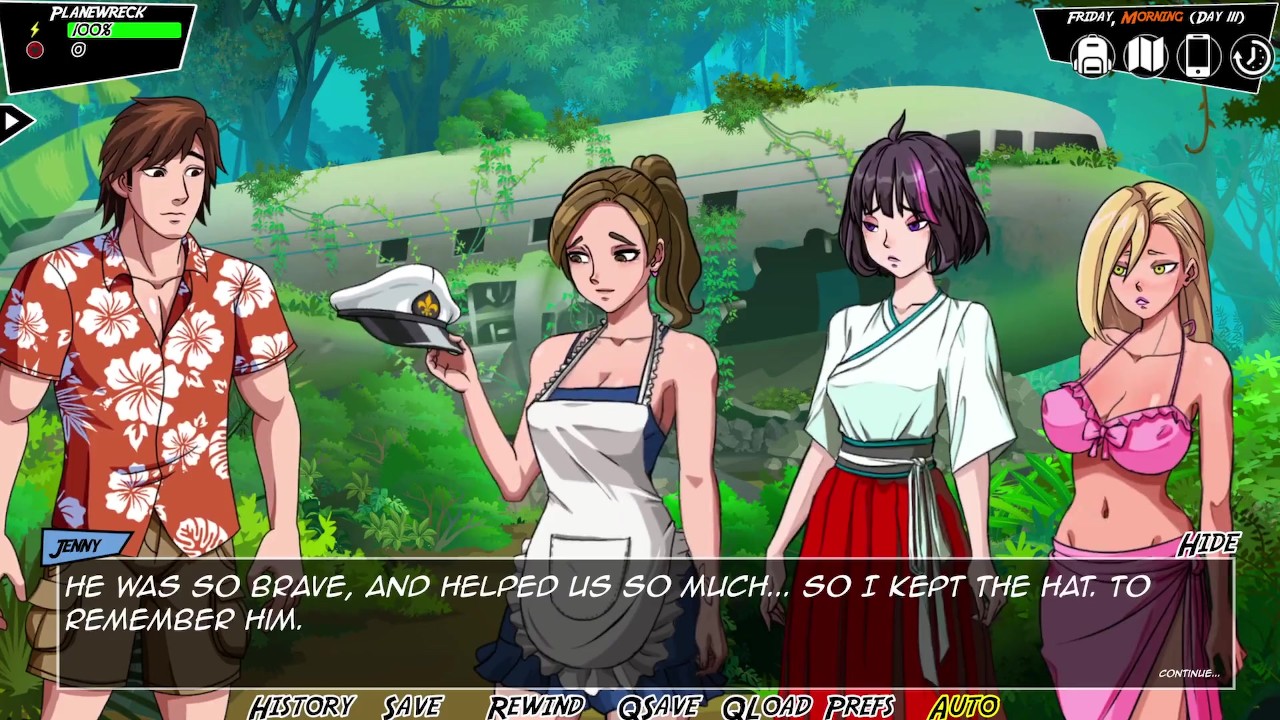Click the clock time-skip icon
The height and width of the screenshot is (720, 1280).
tap(1250, 57)
